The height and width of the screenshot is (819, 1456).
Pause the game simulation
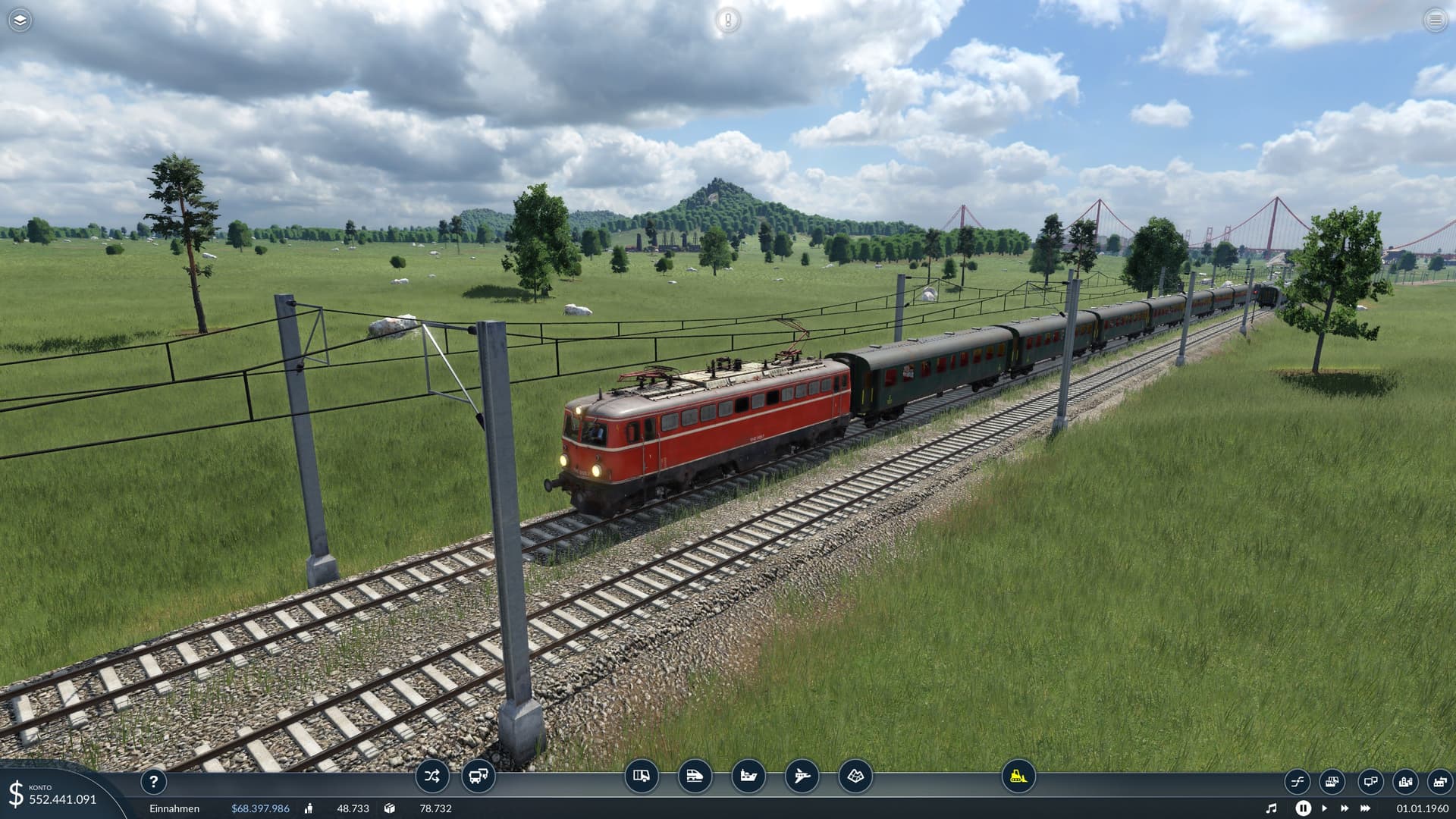click(1303, 808)
